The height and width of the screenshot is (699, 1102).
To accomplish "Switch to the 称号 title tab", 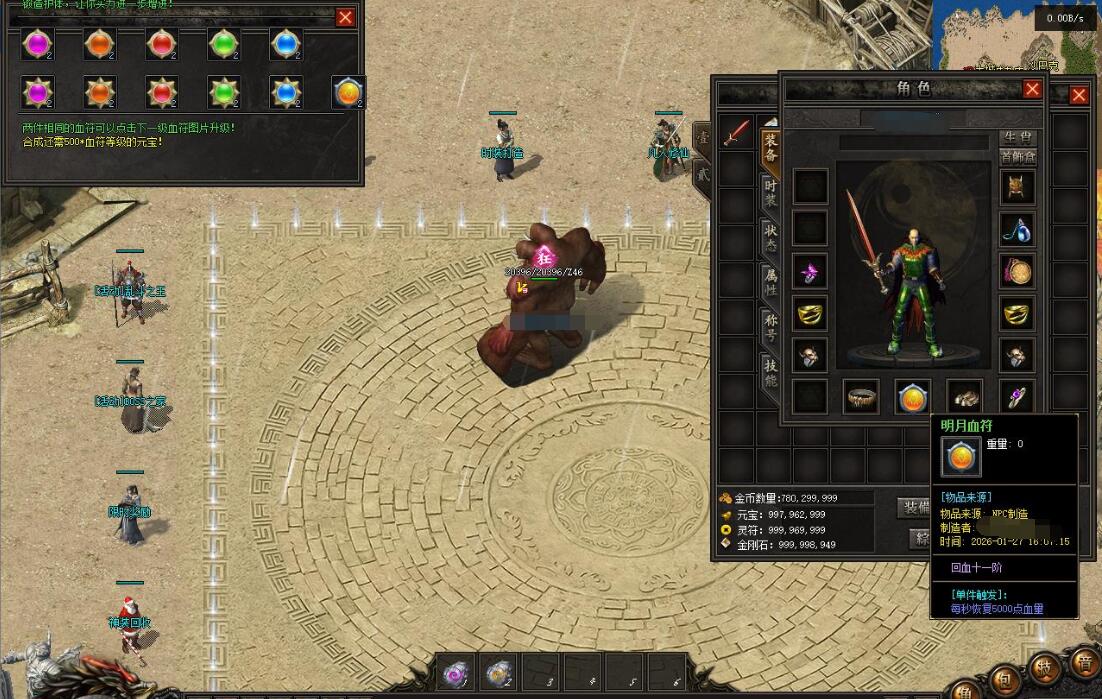I will pyautogui.click(x=771, y=327).
